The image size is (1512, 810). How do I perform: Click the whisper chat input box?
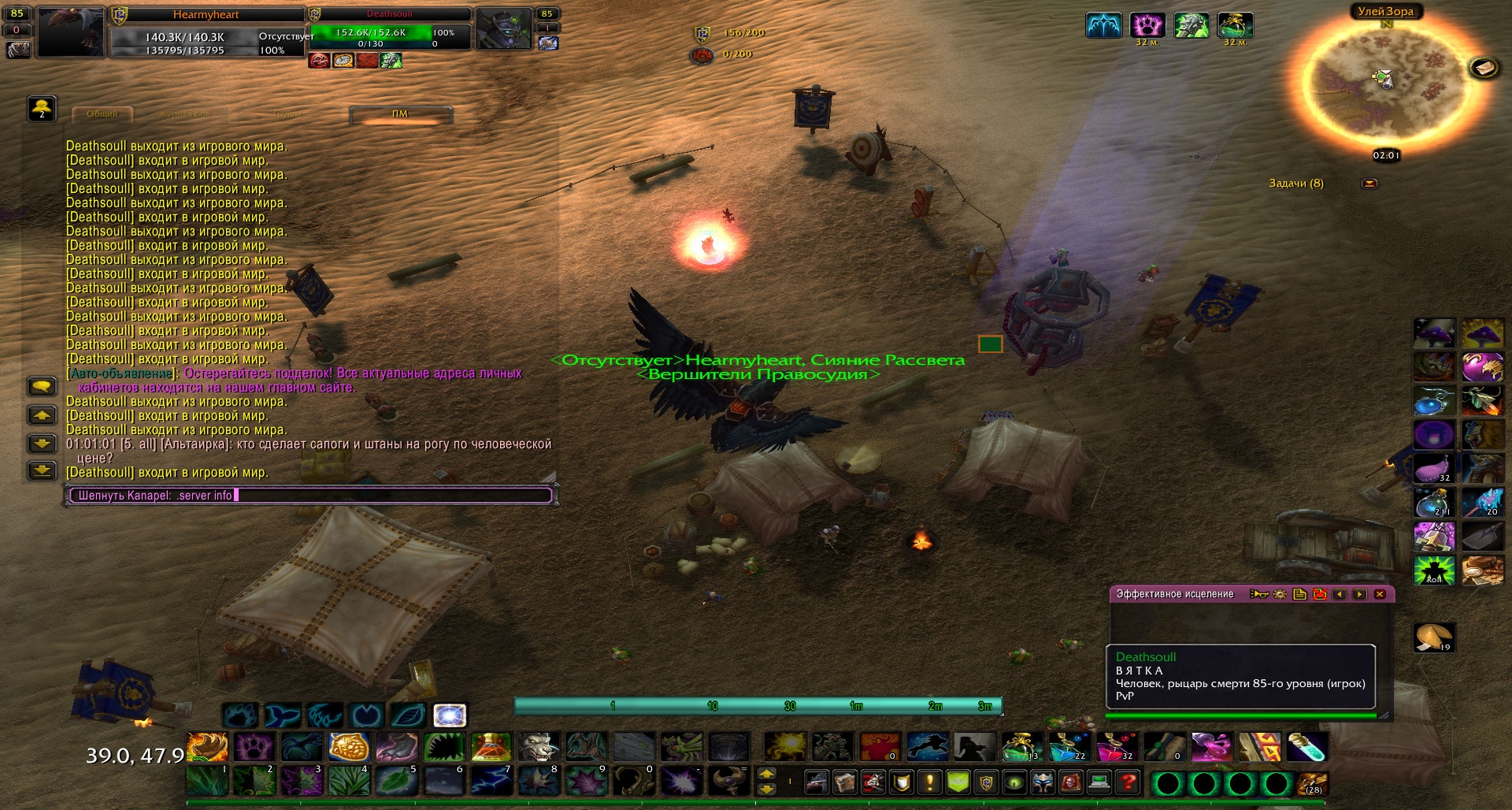tap(311, 496)
